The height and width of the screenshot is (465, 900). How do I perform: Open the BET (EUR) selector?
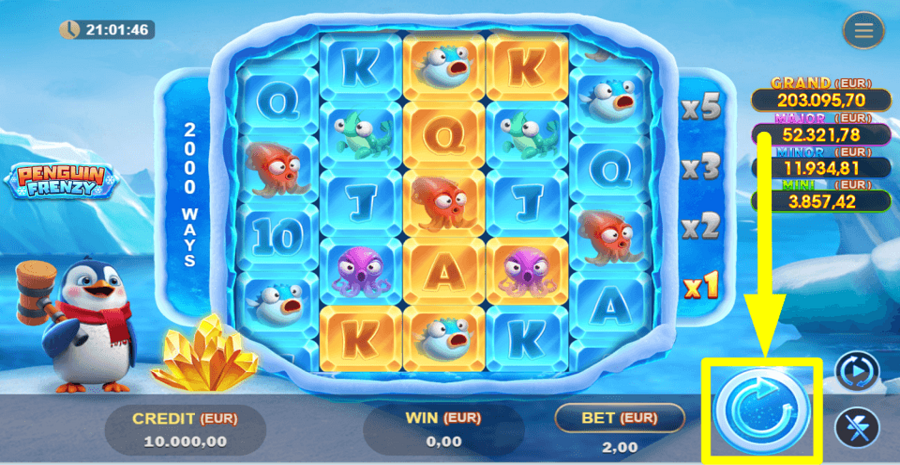click(x=619, y=417)
